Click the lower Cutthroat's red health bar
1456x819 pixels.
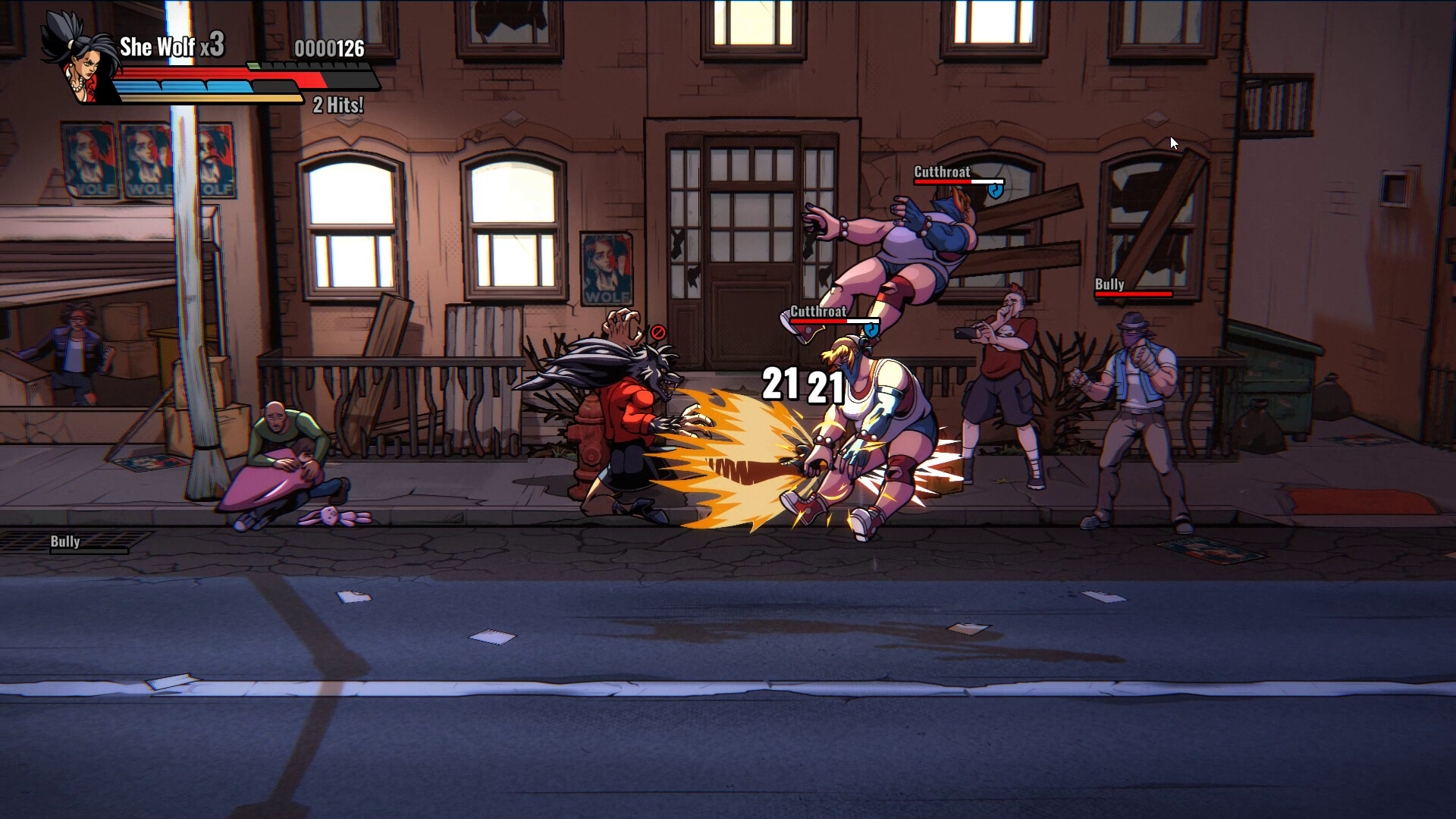point(819,322)
